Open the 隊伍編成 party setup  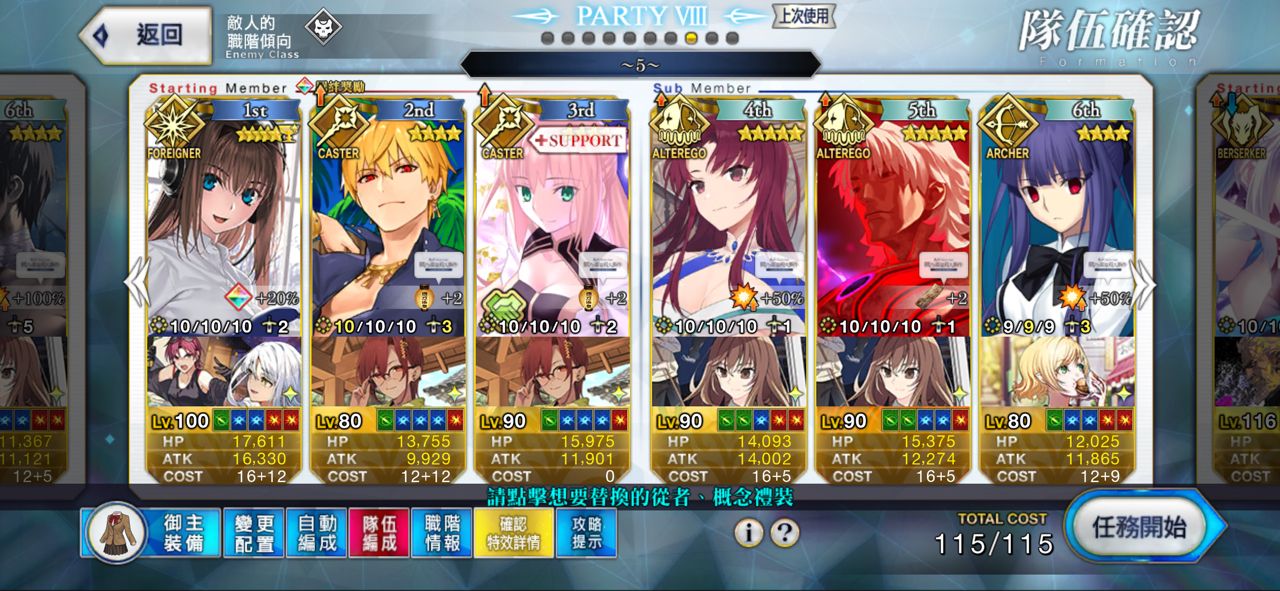pos(379,533)
